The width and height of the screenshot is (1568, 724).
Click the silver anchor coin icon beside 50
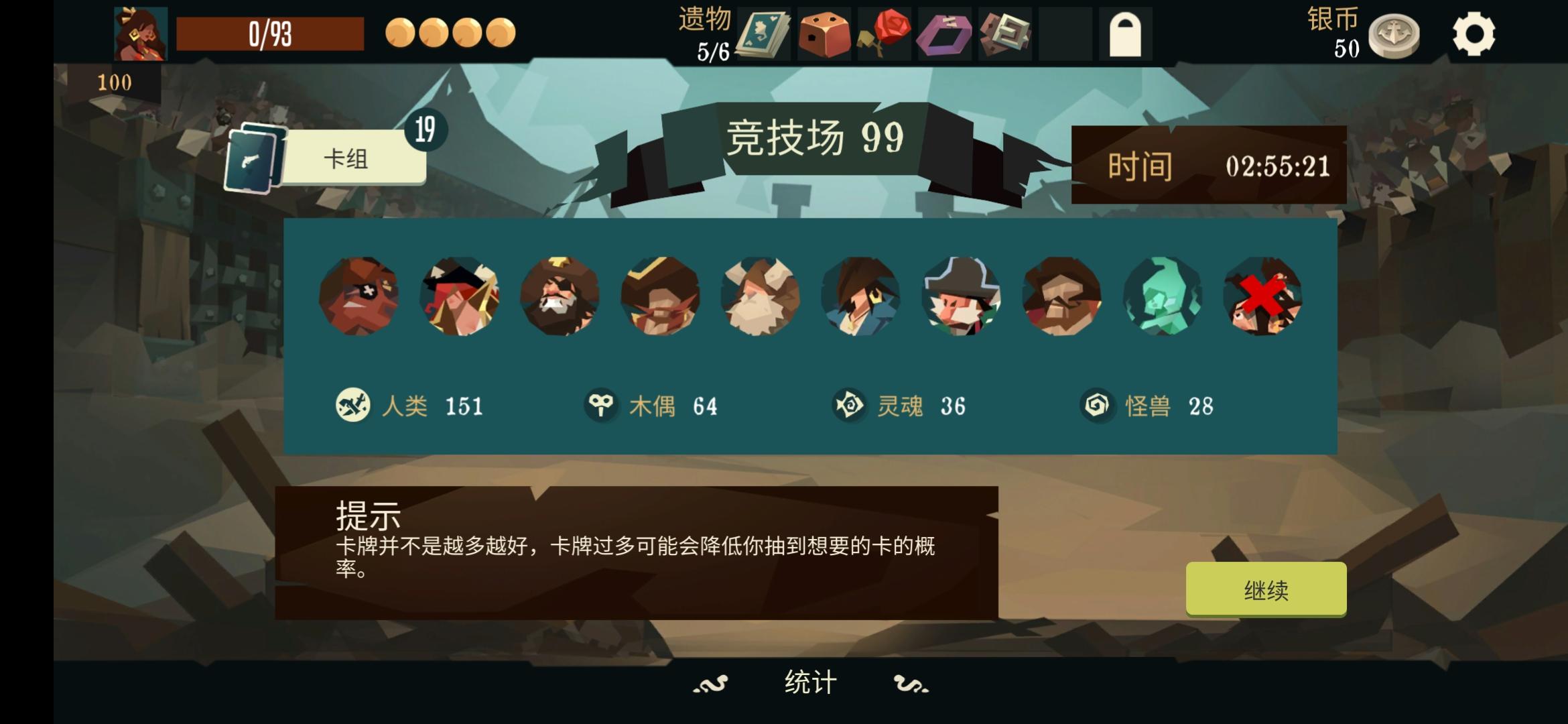pos(1393,32)
